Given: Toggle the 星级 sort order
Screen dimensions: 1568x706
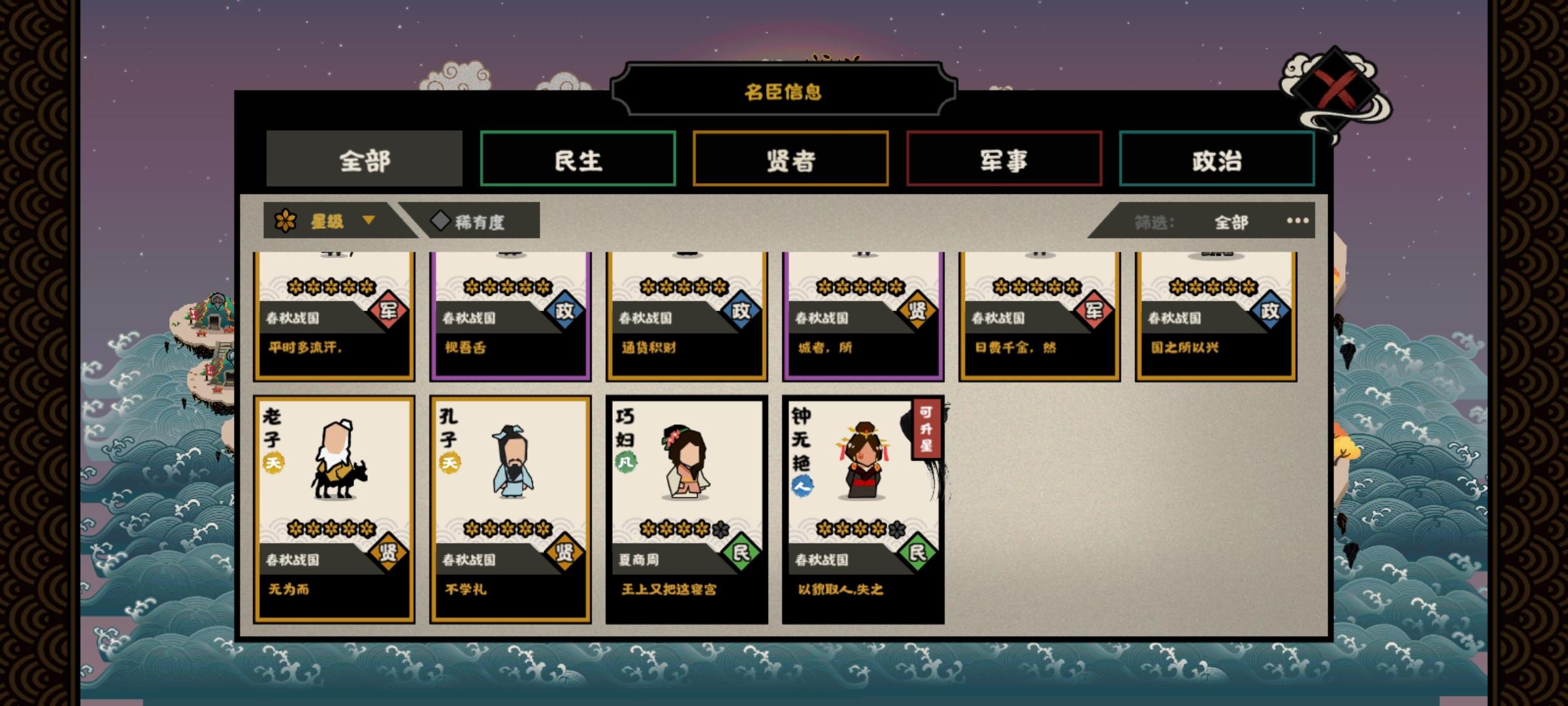Looking at the screenshot, I should (x=327, y=221).
